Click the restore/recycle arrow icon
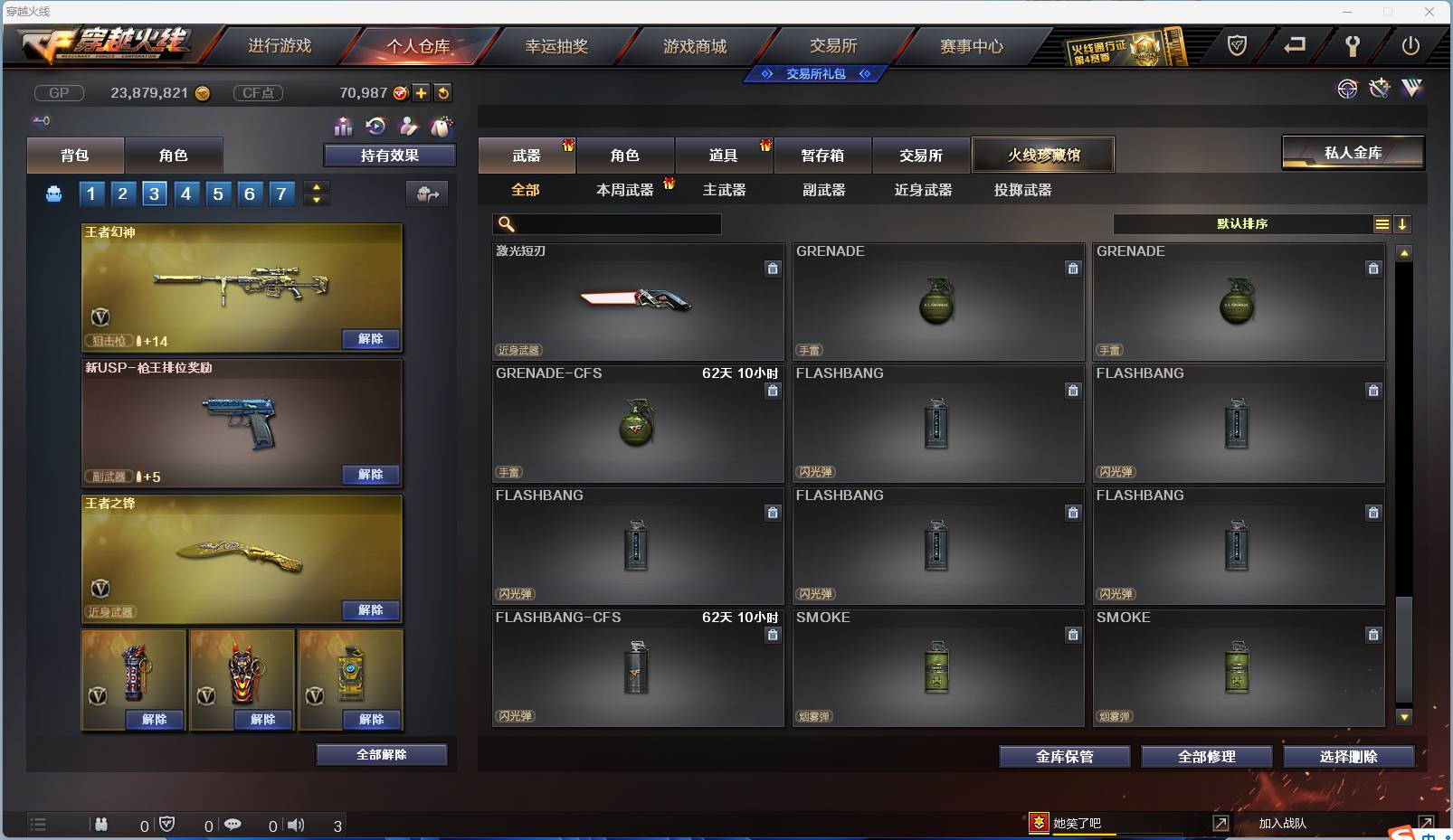Screen dimensions: 1453x840 click(x=374, y=127)
